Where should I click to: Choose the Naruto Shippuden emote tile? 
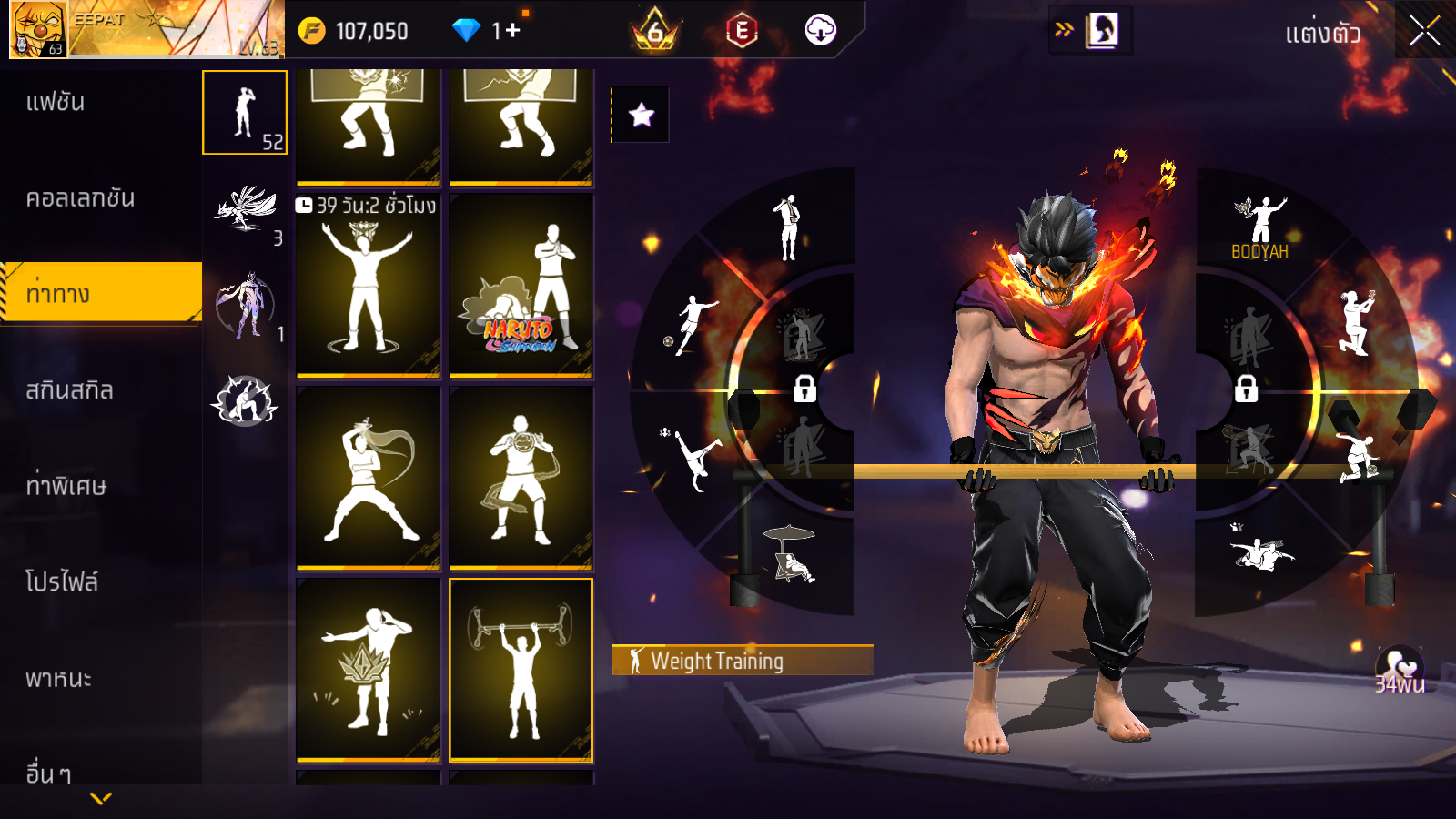point(521,286)
